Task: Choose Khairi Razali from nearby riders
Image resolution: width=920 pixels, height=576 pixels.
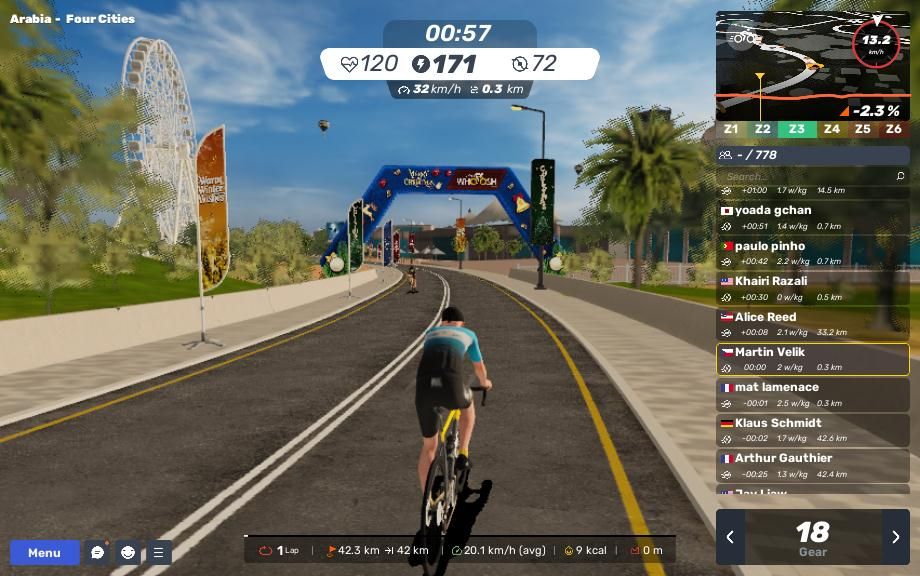Action: click(812, 288)
